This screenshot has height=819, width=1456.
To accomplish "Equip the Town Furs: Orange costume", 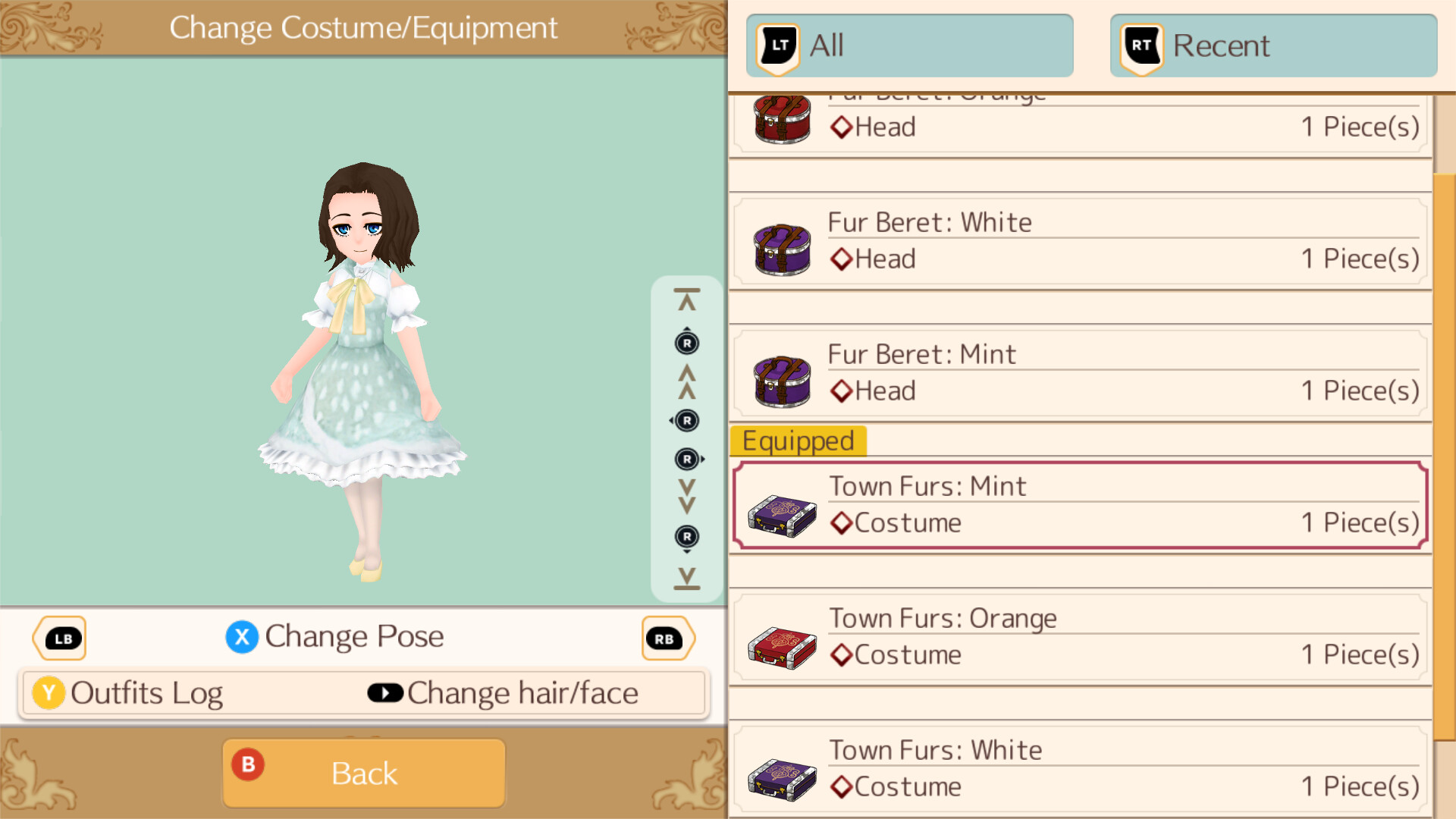I will (x=1077, y=637).
